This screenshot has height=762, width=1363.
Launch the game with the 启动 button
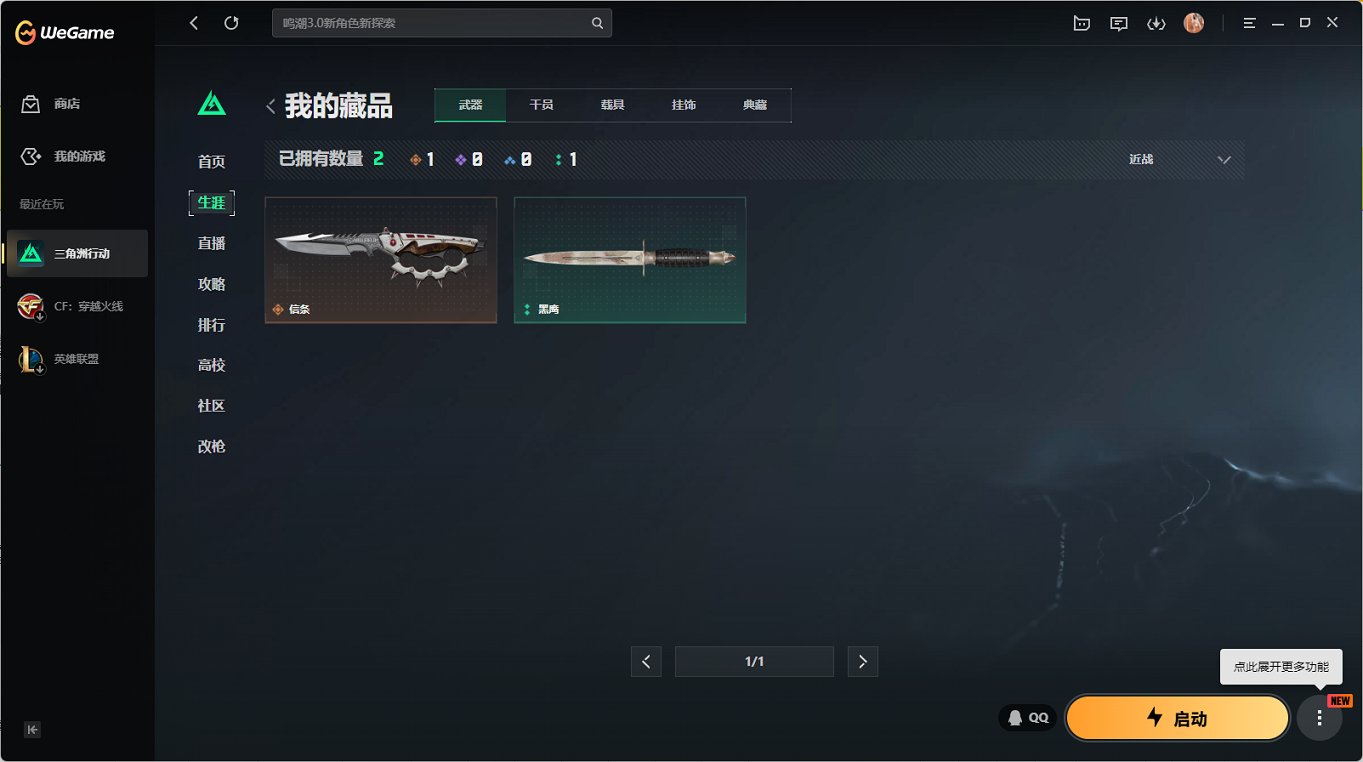coord(1177,717)
